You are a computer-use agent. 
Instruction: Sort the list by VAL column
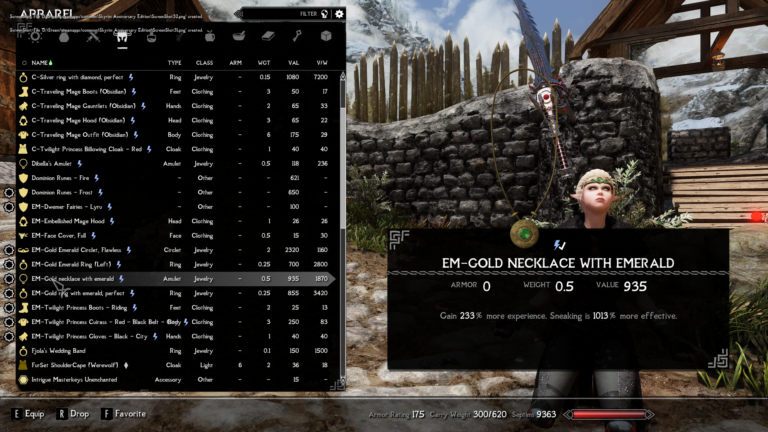click(294, 62)
